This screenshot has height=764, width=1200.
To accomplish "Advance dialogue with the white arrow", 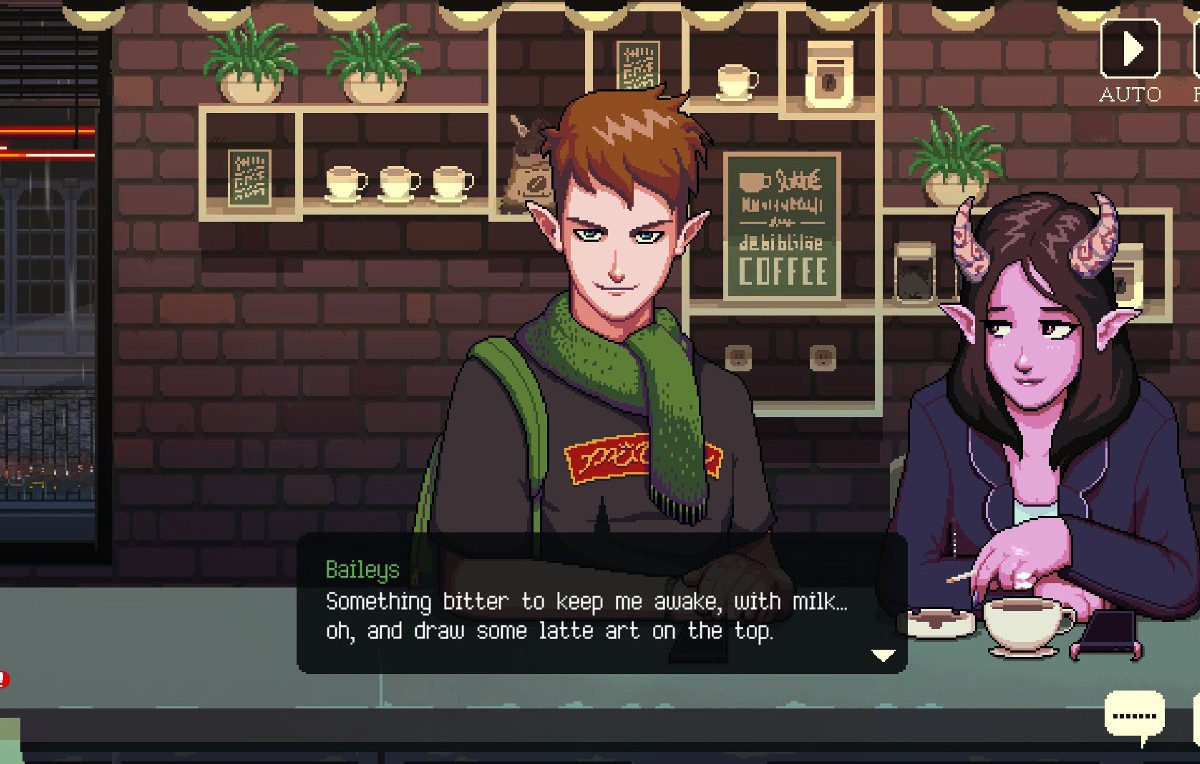I will tap(882, 655).
